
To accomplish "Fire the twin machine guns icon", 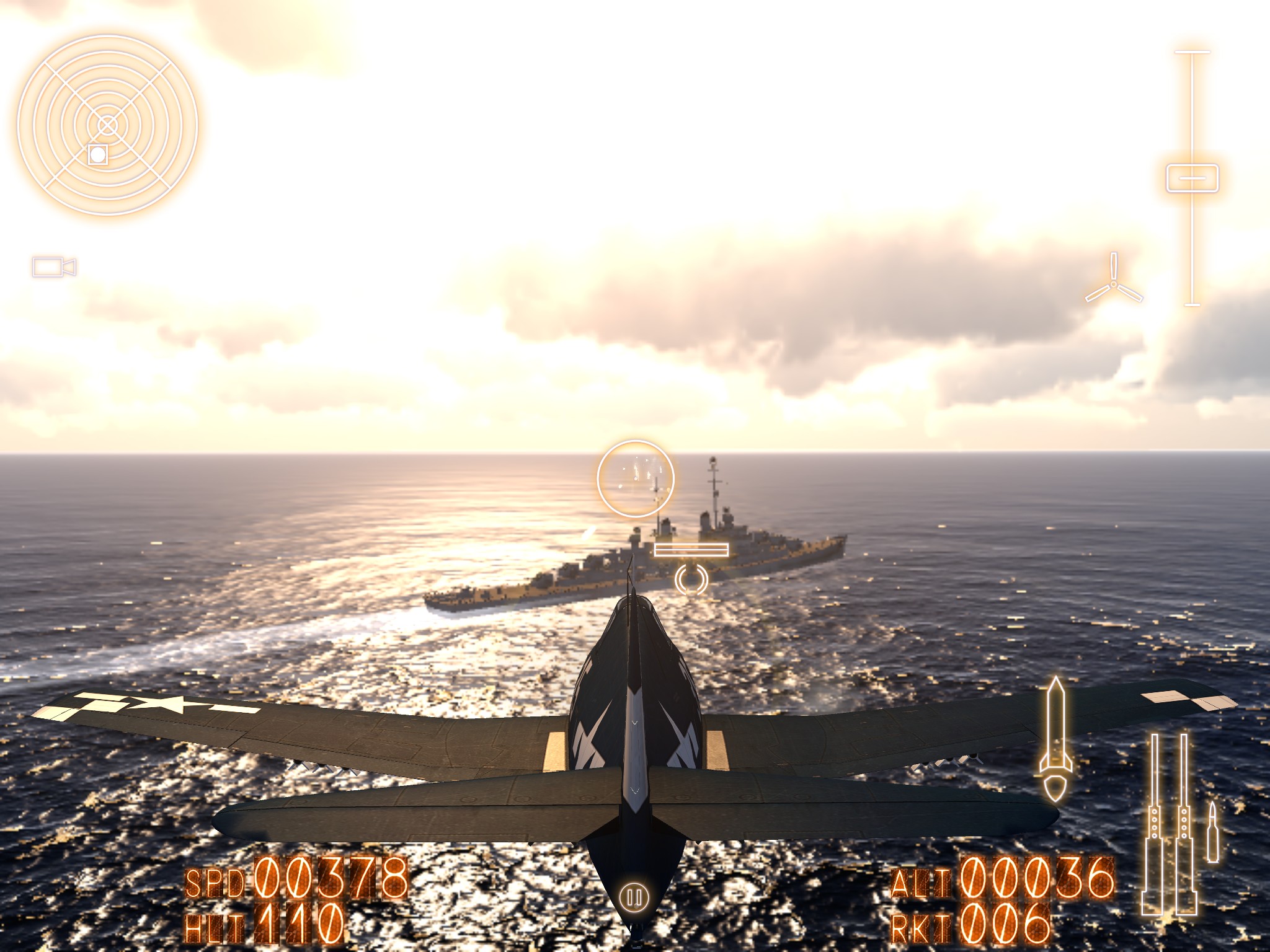I will 1169,824.
